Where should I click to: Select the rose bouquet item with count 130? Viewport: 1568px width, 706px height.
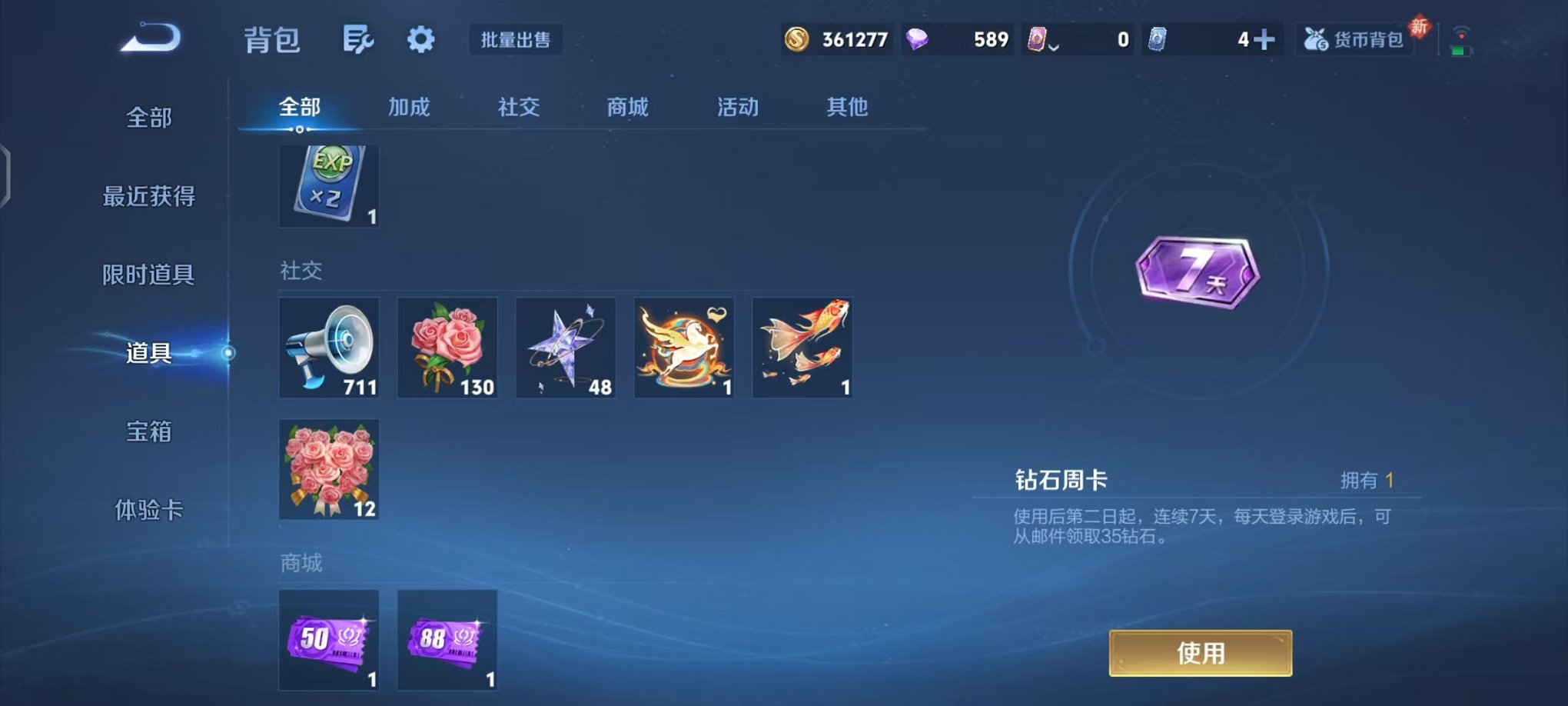[447, 348]
